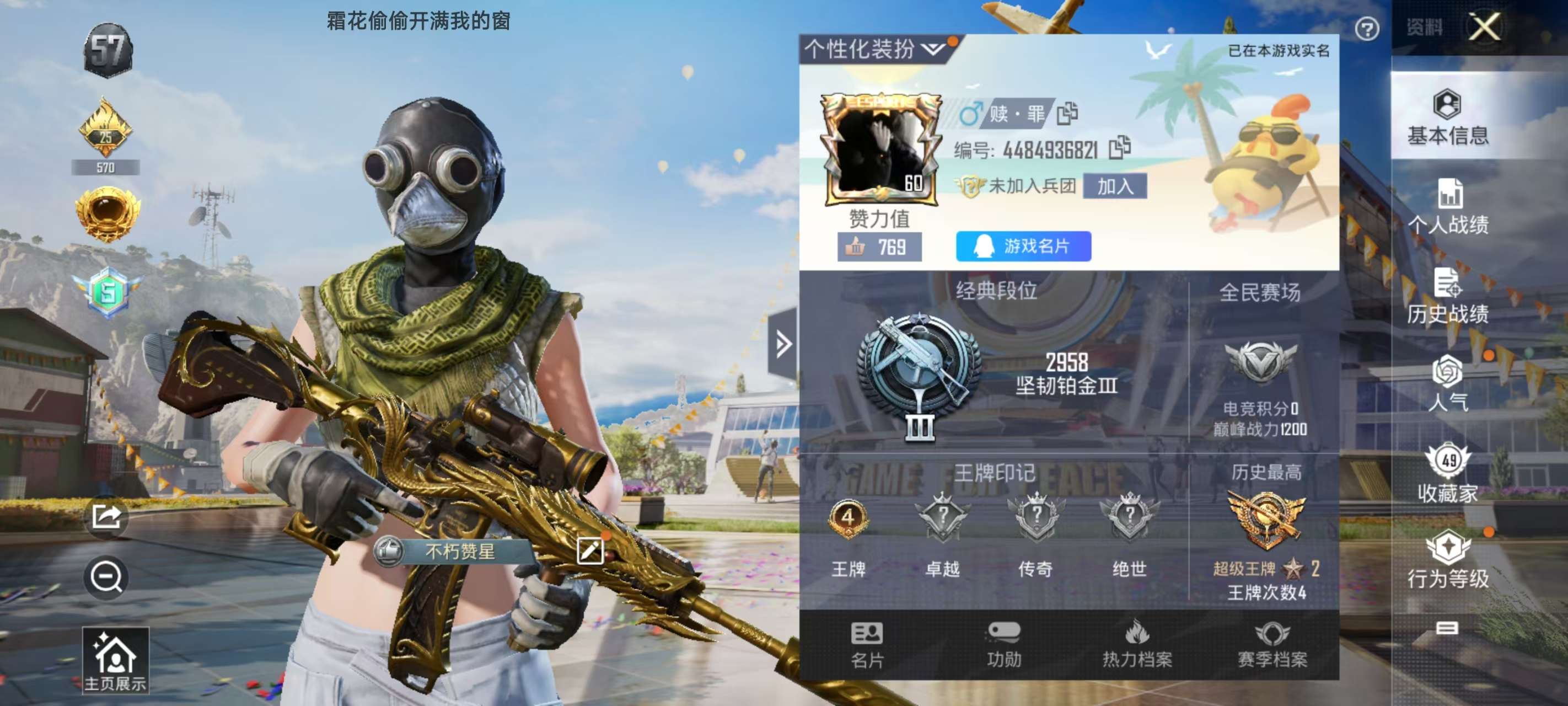
Task: Open the 收藏家 collector tab
Action: tap(1447, 474)
